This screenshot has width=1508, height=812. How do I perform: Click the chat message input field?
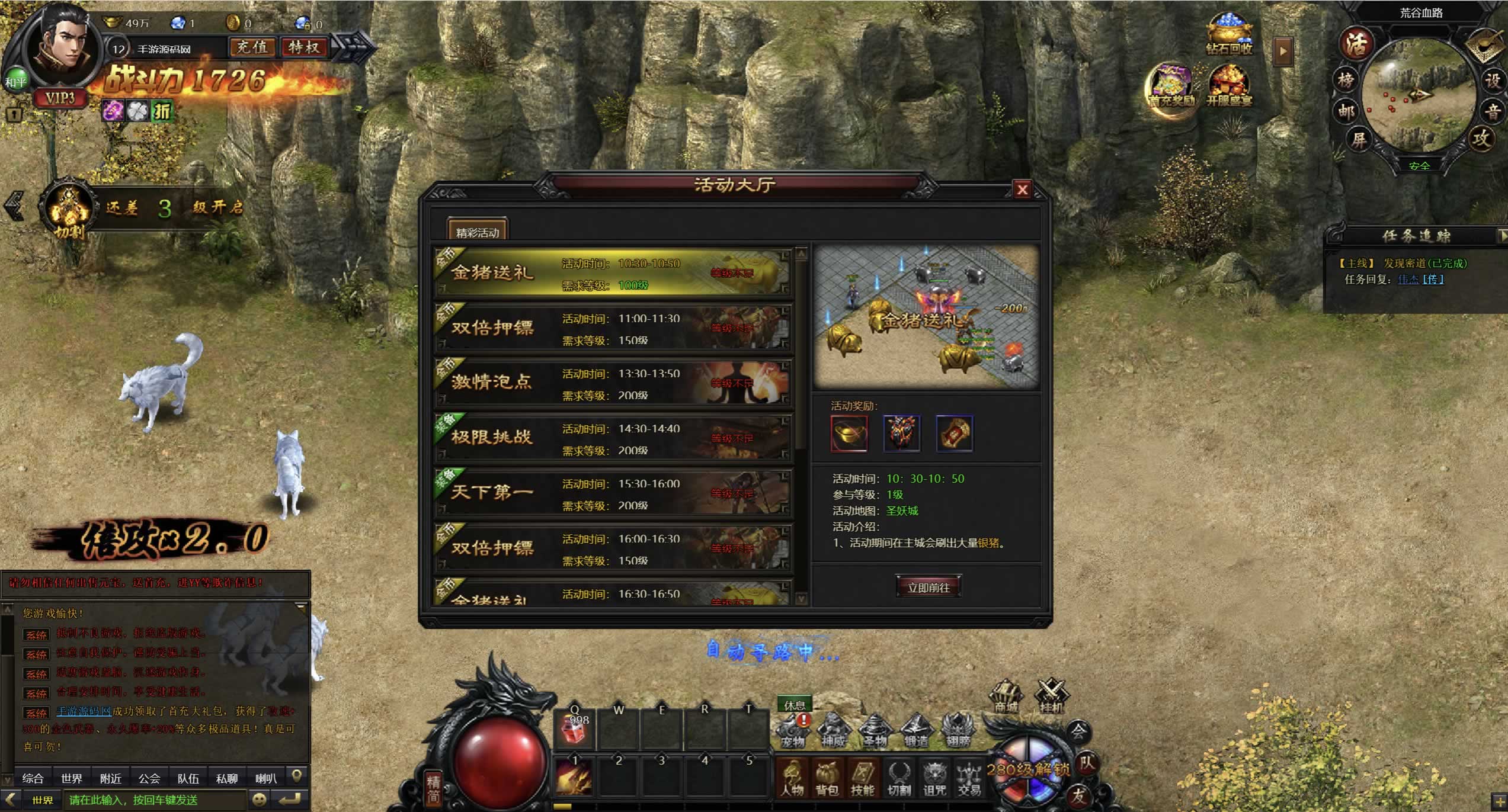click(x=154, y=800)
